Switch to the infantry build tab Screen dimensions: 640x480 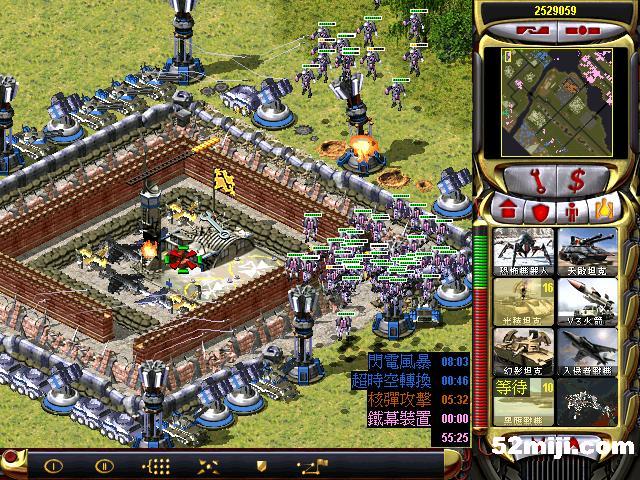click(x=573, y=212)
